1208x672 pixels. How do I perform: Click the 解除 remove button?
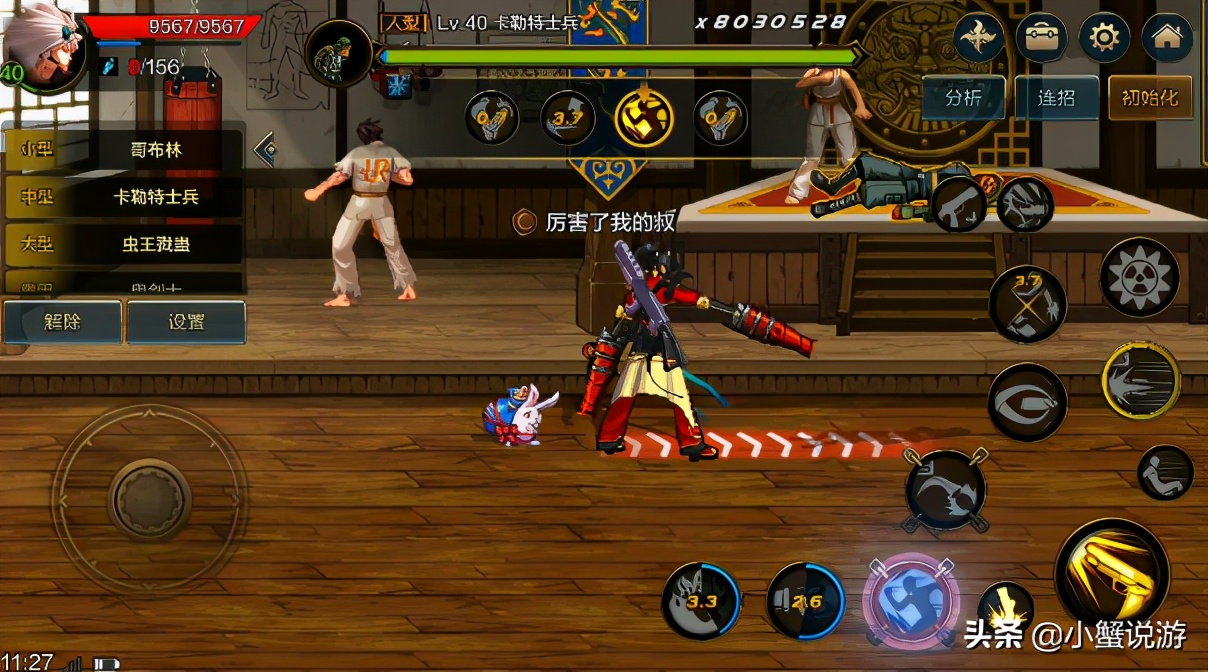(x=62, y=322)
